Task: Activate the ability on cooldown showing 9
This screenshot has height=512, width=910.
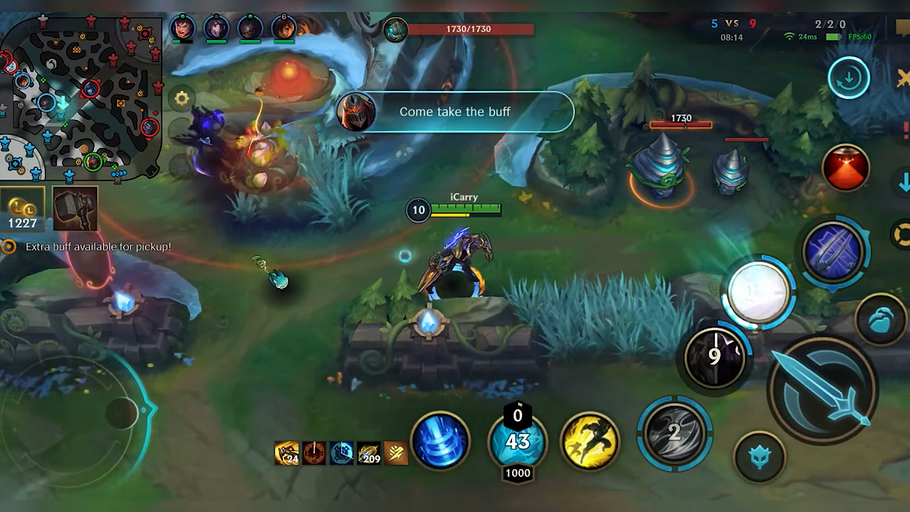Action: coord(714,357)
